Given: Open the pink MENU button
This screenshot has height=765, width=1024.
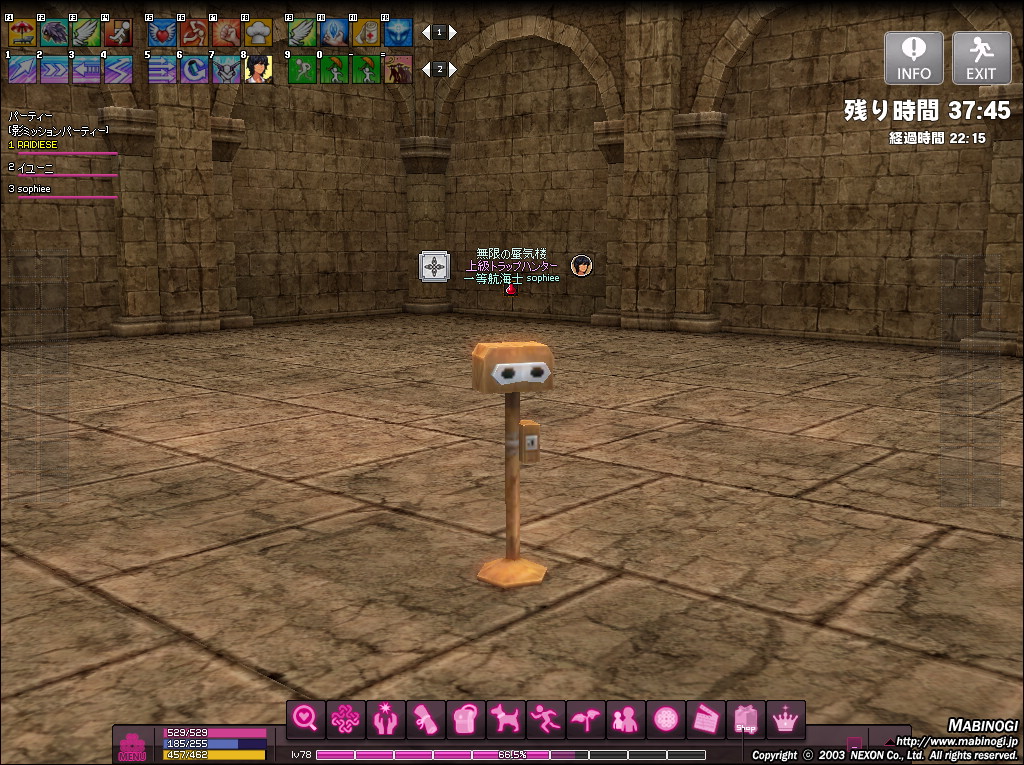Looking at the screenshot, I should tap(131, 746).
